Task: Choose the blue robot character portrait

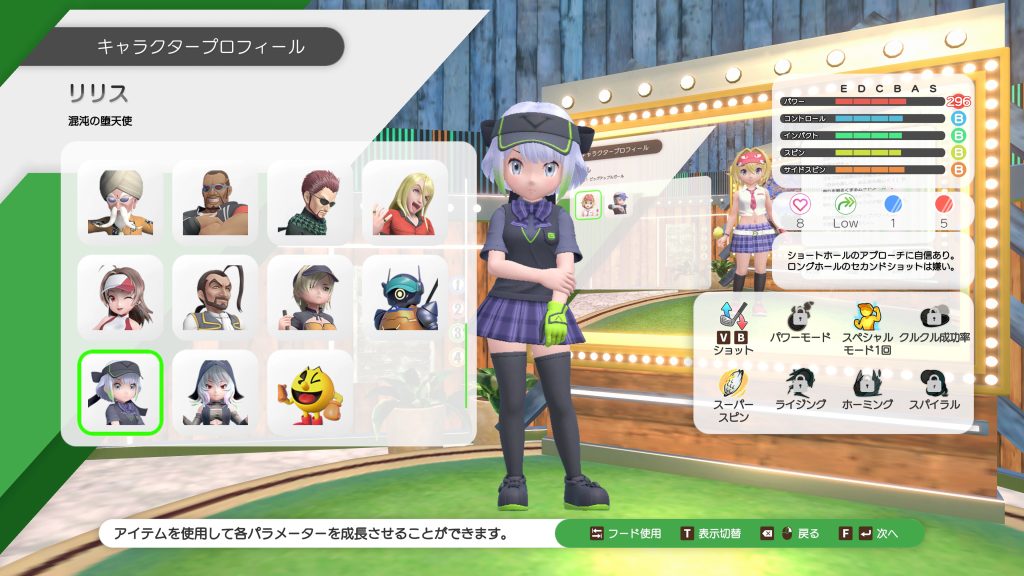Action: coord(404,297)
